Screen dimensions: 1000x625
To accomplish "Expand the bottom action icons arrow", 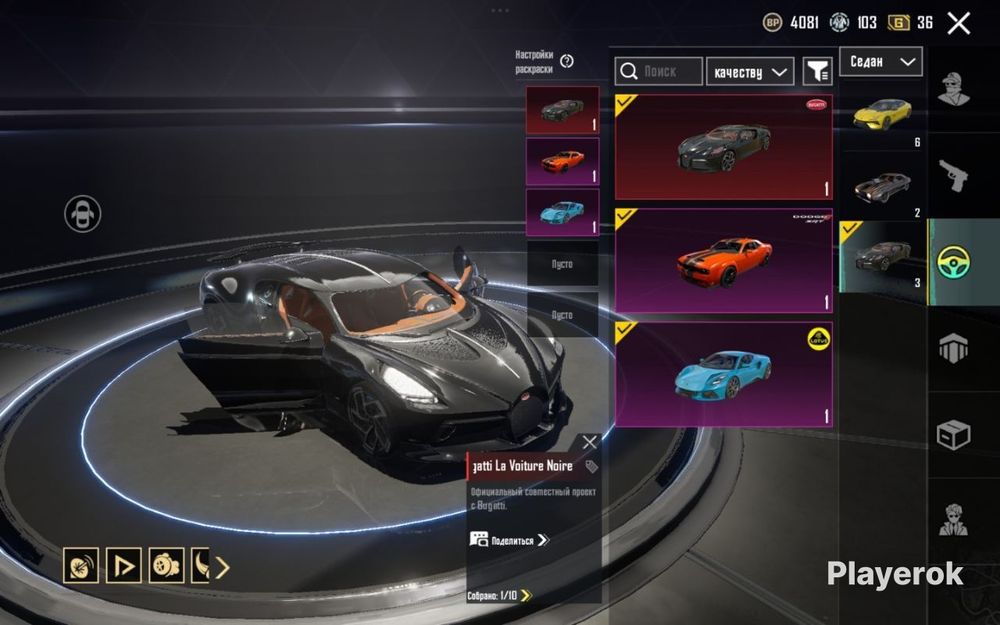I will coord(222,567).
